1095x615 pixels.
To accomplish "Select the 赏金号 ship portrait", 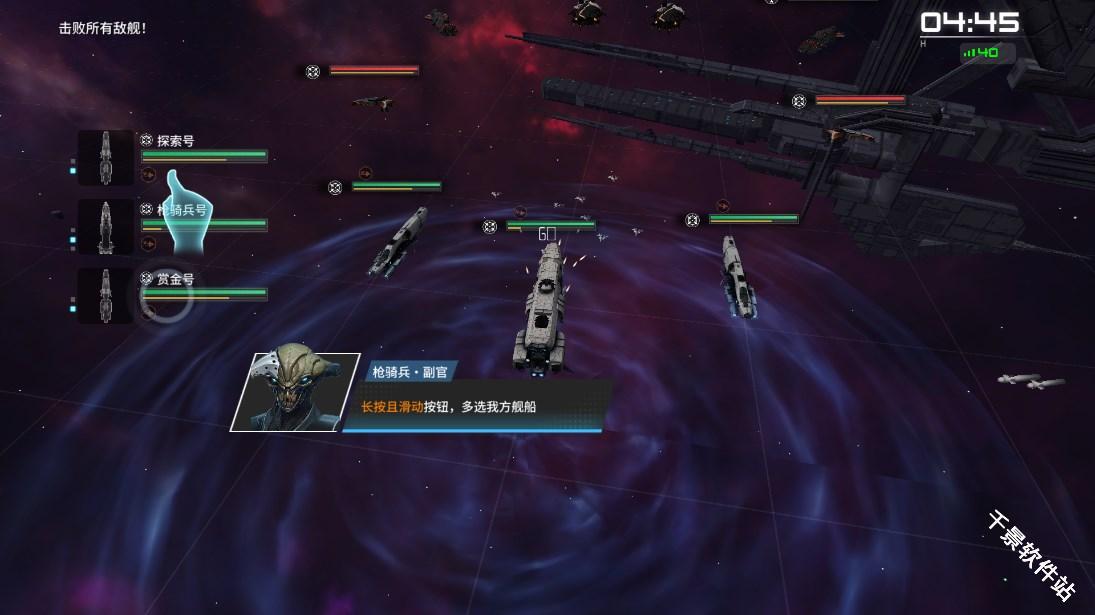I will coord(106,296).
